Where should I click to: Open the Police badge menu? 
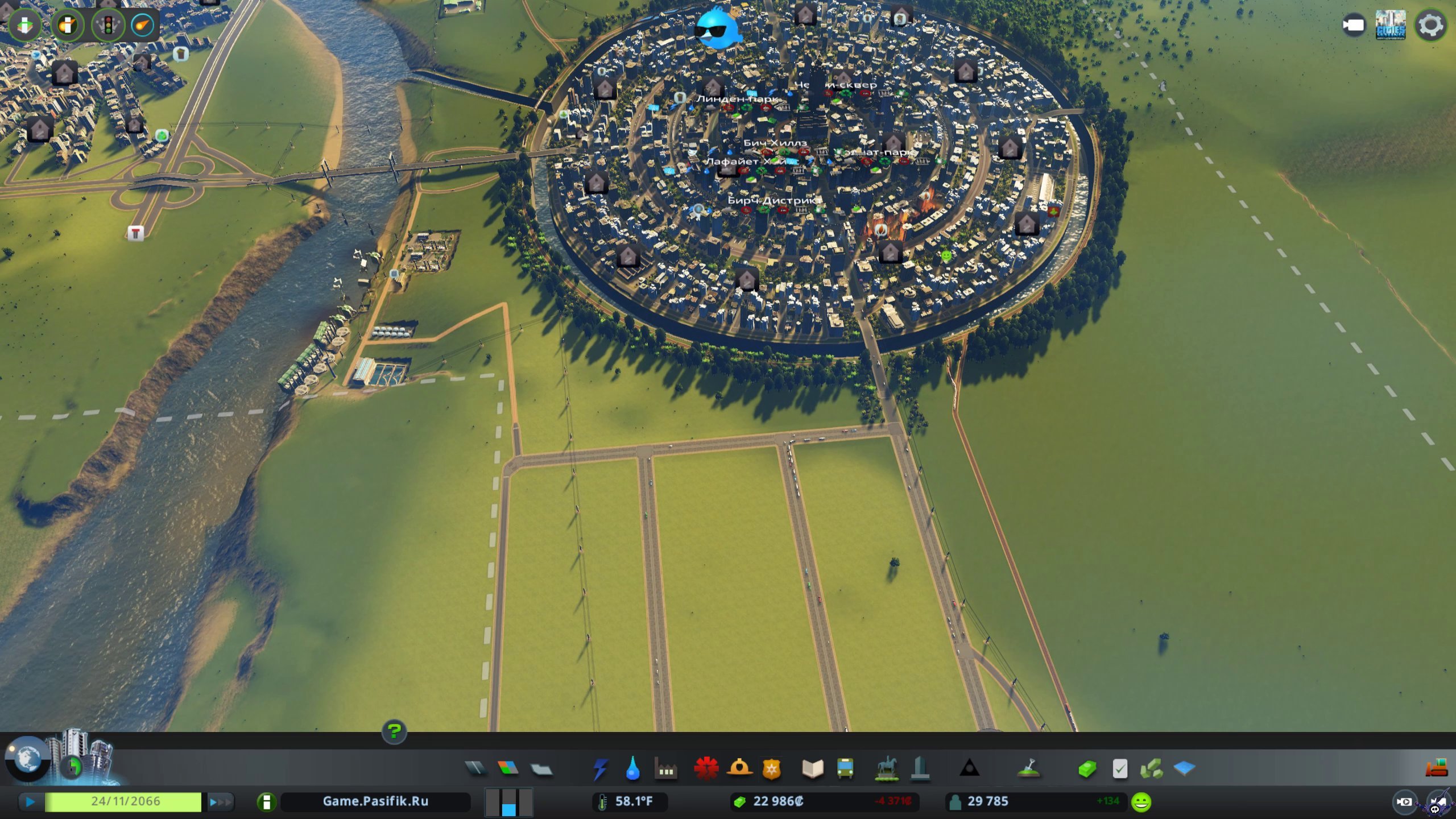[x=772, y=769]
